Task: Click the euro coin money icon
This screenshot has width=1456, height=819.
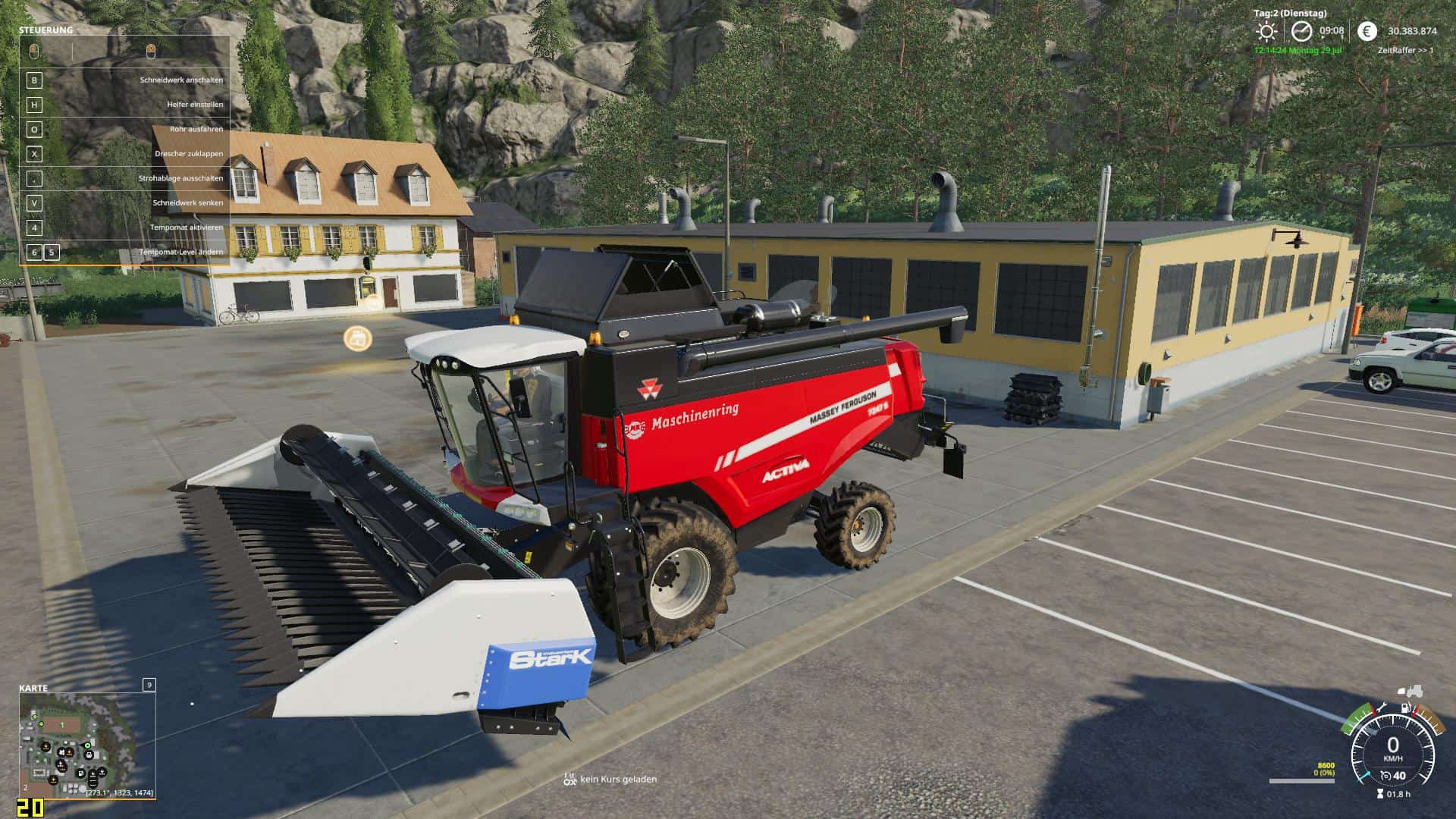Action: (x=1367, y=31)
